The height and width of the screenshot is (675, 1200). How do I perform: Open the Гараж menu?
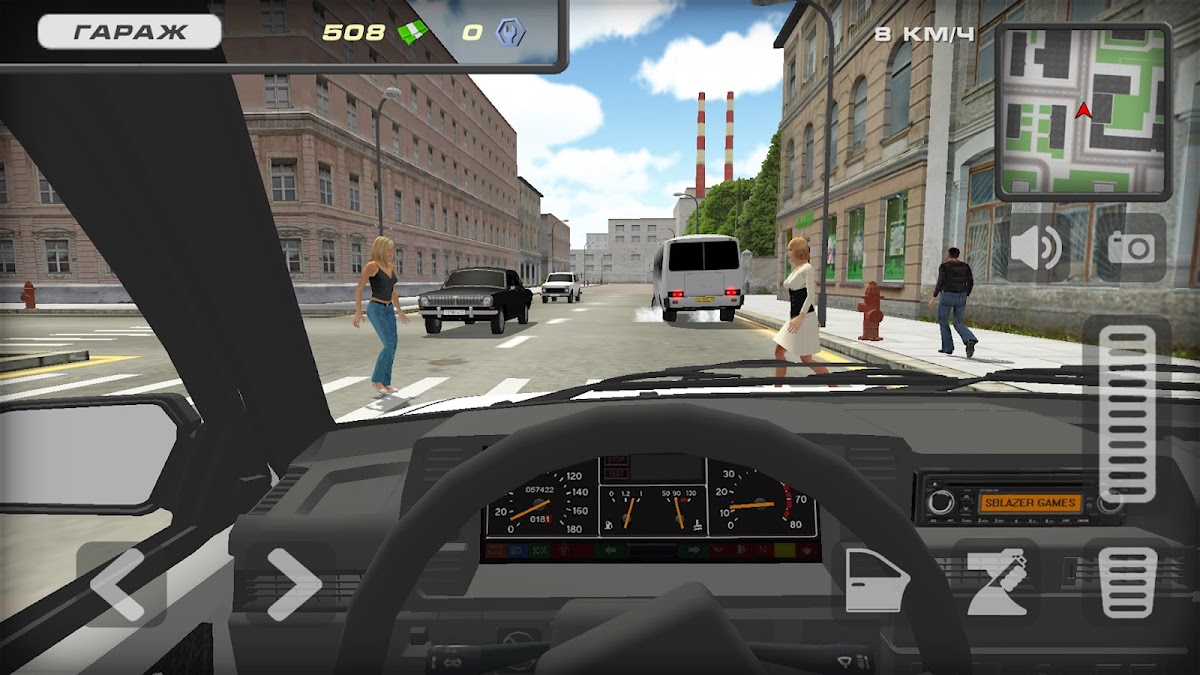point(129,31)
